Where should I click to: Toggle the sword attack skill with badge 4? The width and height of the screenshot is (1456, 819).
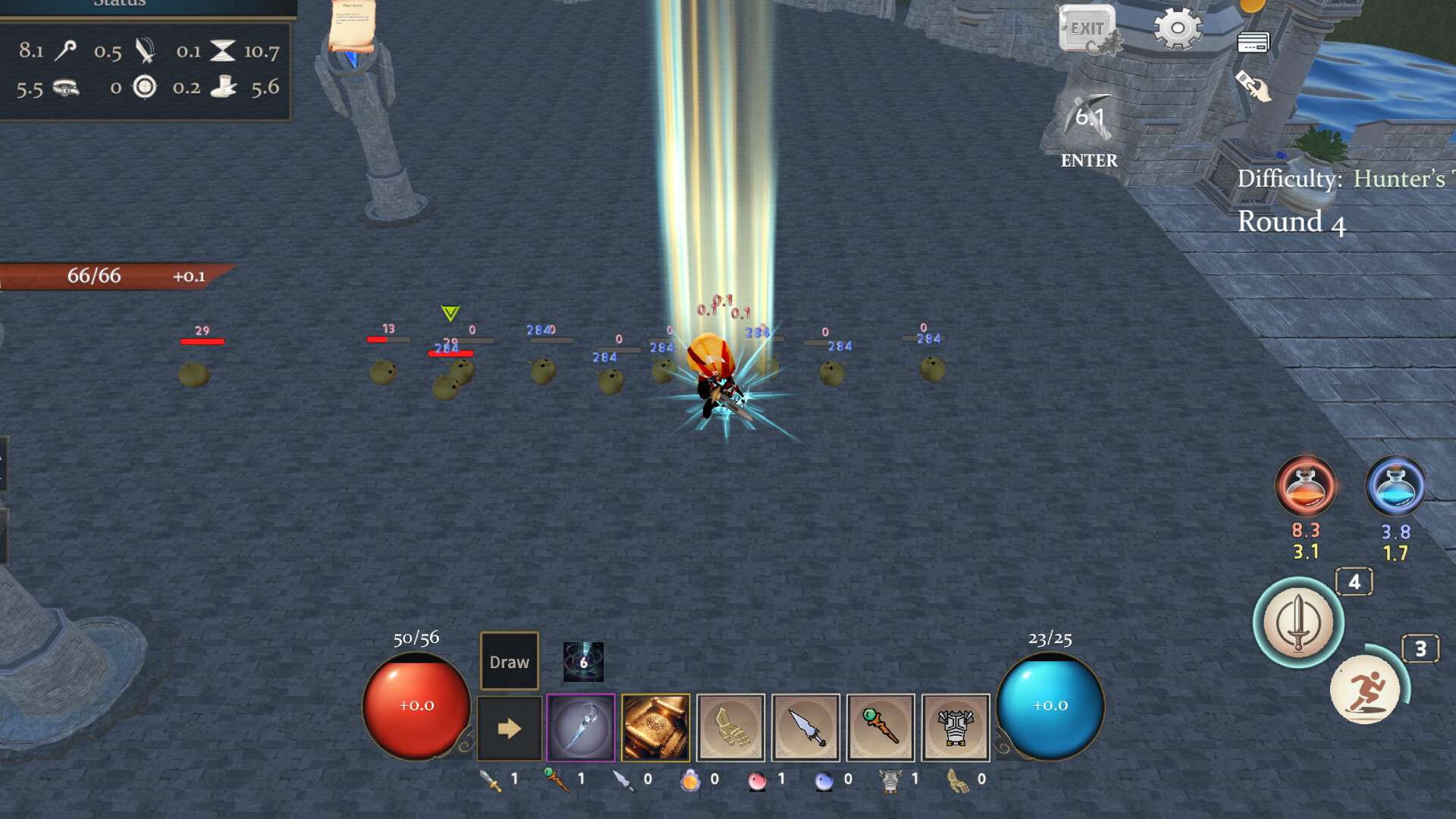pyautogui.click(x=1298, y=623)
